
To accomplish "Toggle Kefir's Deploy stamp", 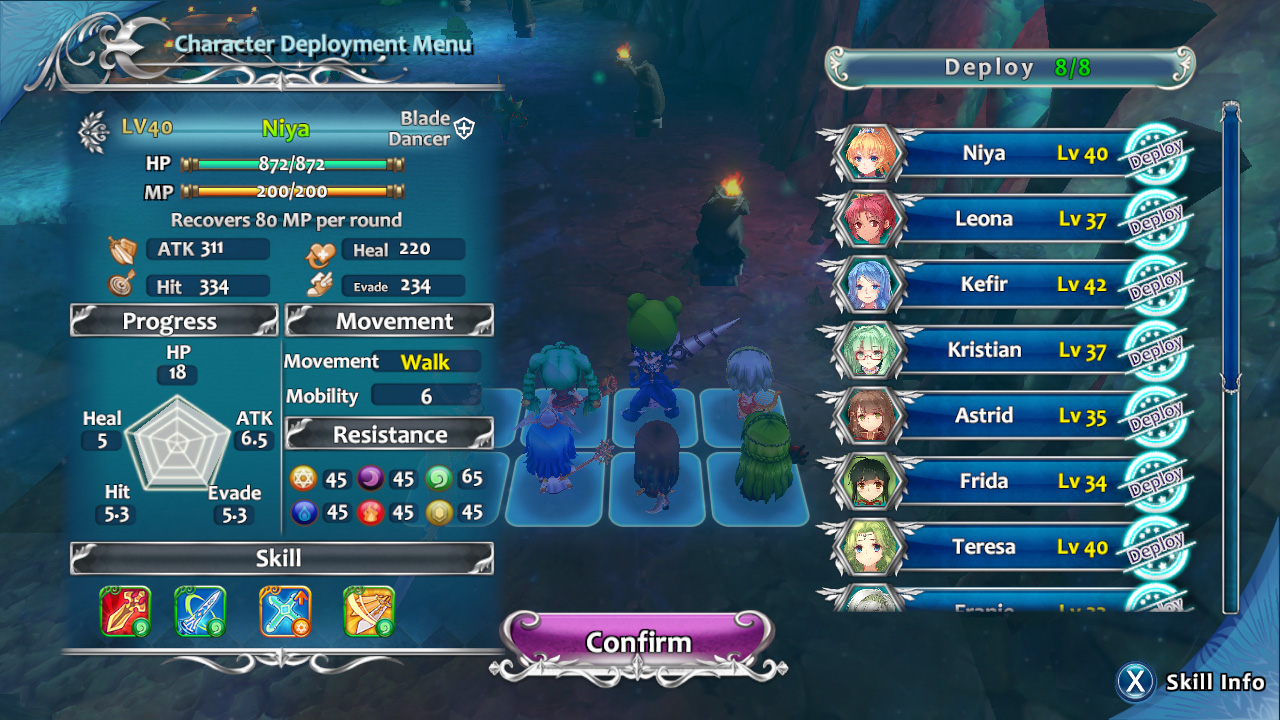I will (x=1156, y=286).
